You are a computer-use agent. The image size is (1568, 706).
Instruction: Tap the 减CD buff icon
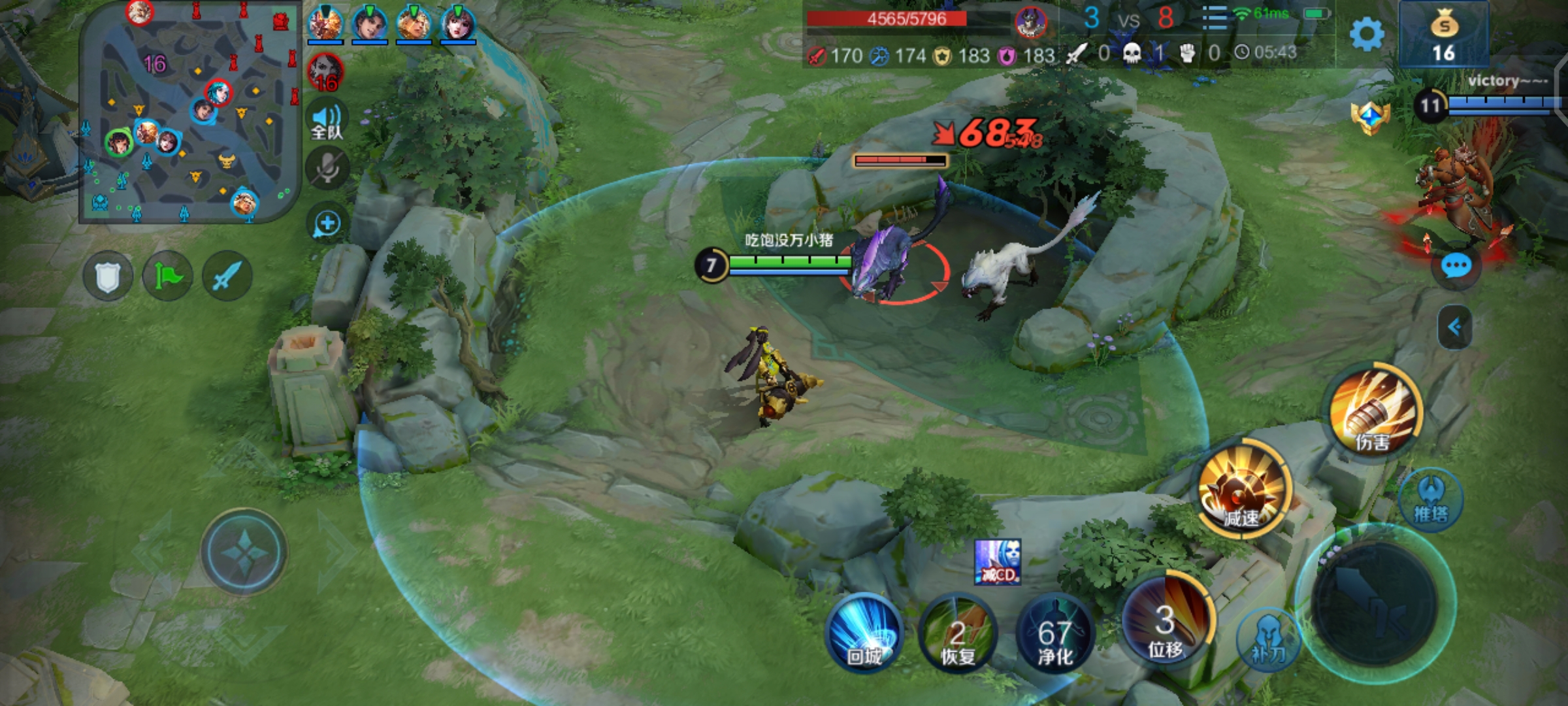pyautogui.click(x=997, y=562)
